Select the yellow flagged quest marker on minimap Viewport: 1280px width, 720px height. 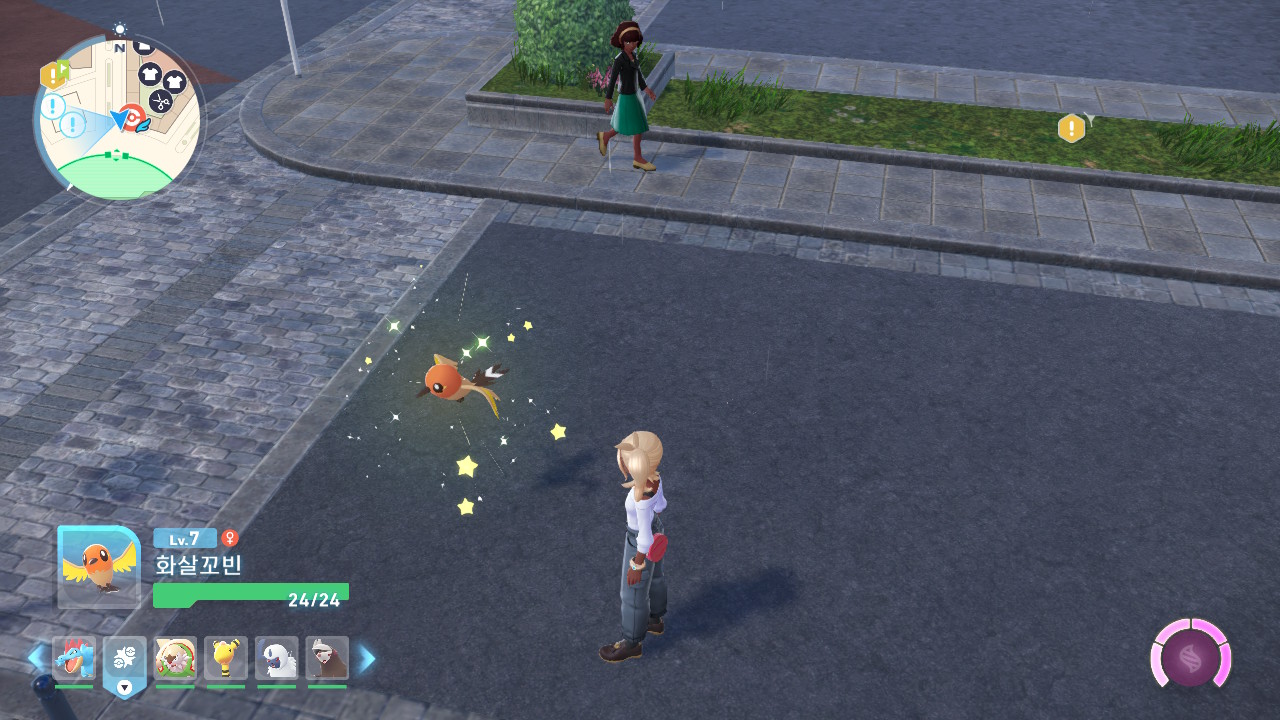[x=53, y=74]
